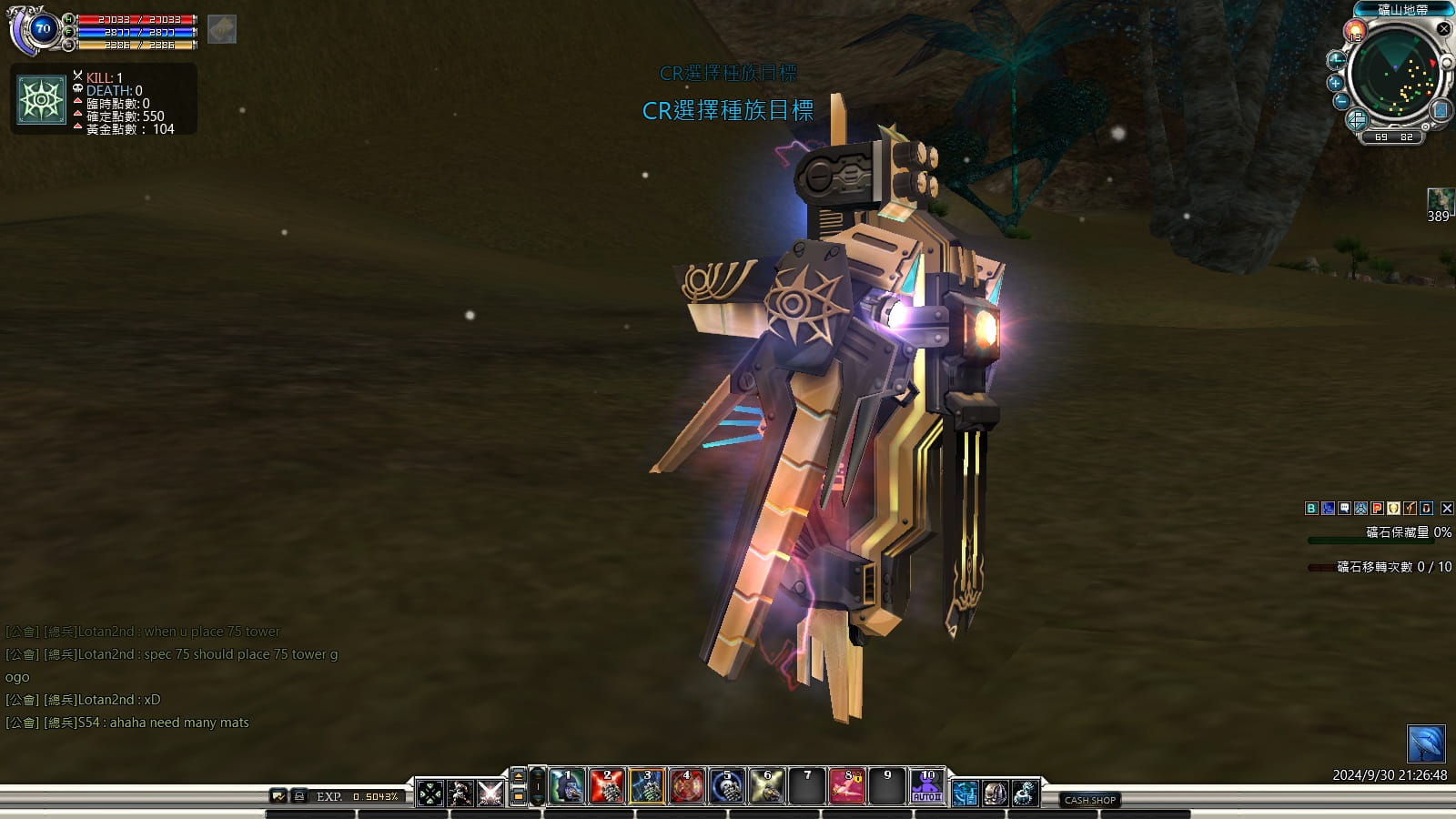Click the minimap's zoom-in plus button
The height and width of the screenshot is (819, 1456).
click(1336, 82)
